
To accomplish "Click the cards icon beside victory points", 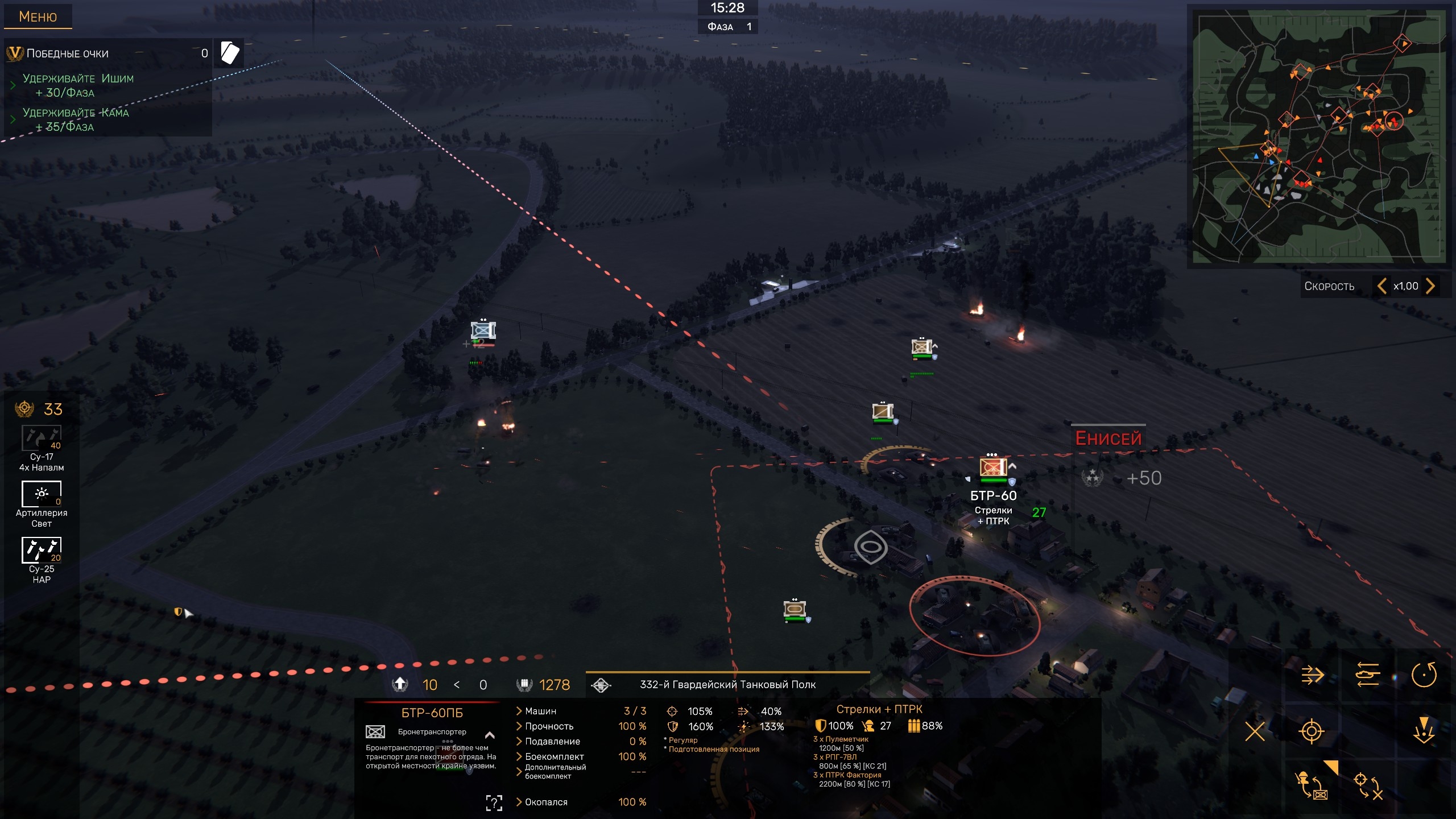I will [229, 53].
